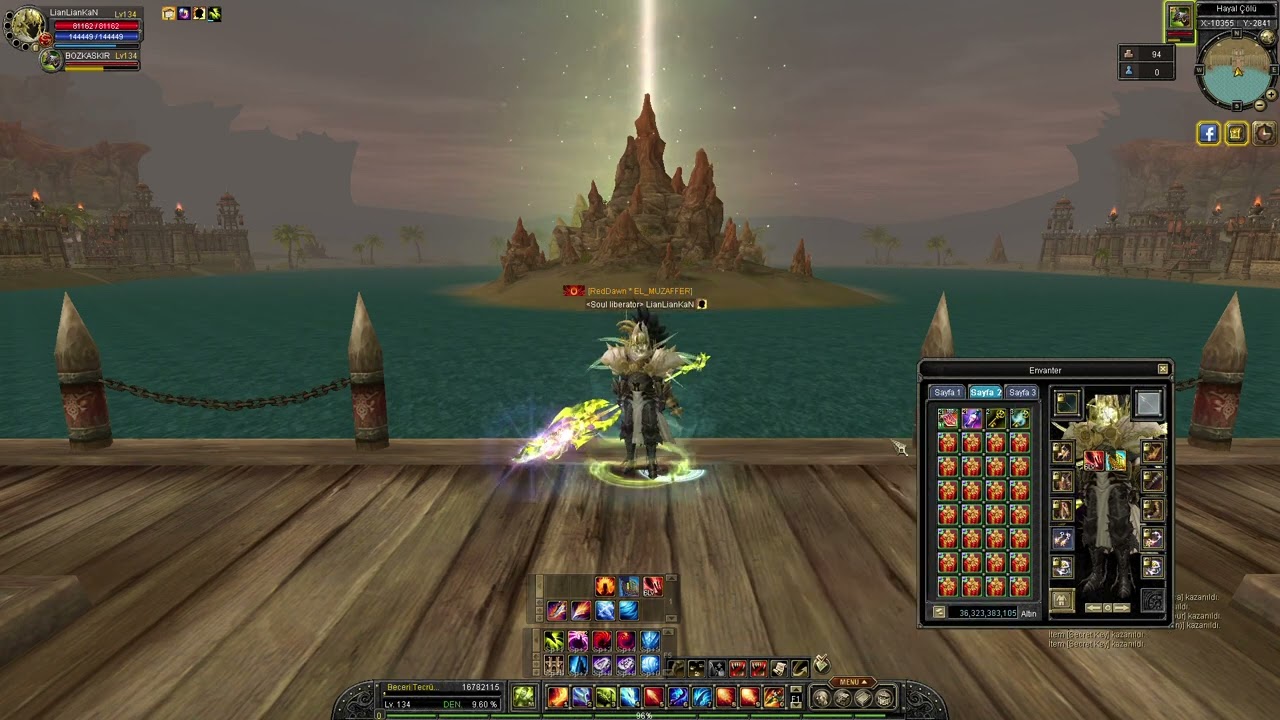Viewport: 1280px width, 720px height.
Task: Zoom in the minimap with plus button
Action: pos(1271,95)
